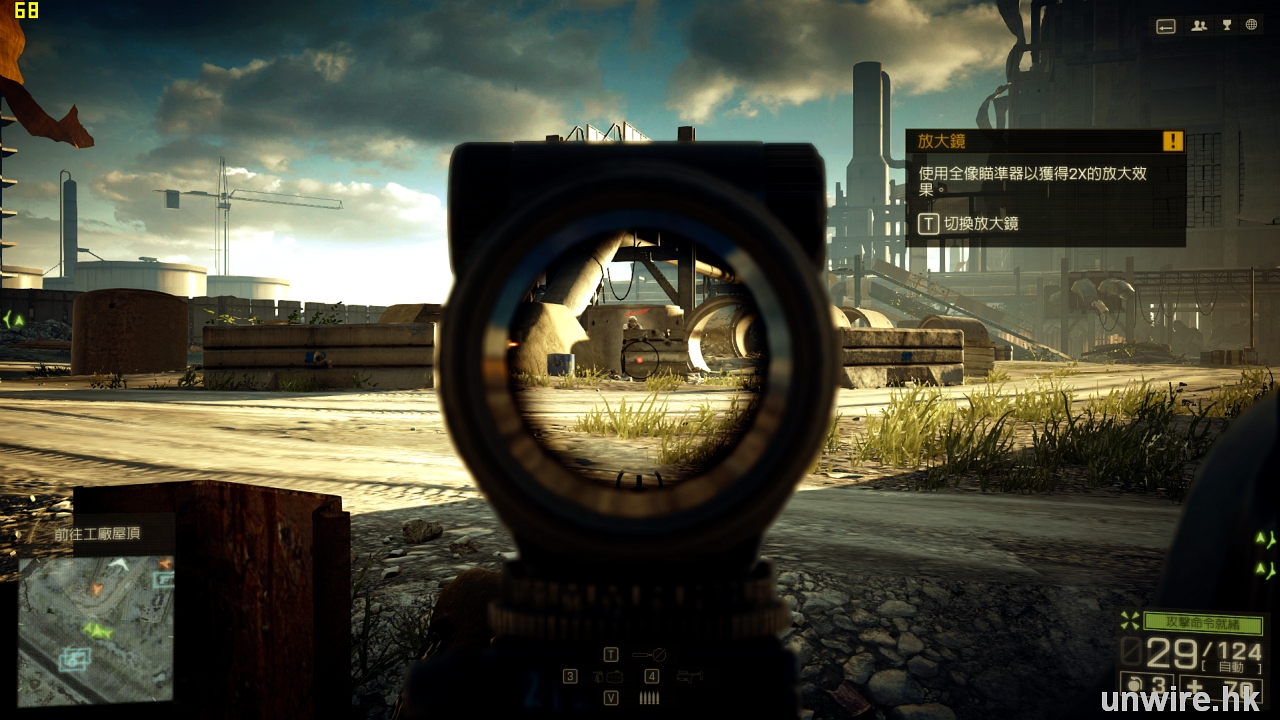Click the minimap
The height and width of the screenshot is (720, 1280).
click(x=96, y=630)
